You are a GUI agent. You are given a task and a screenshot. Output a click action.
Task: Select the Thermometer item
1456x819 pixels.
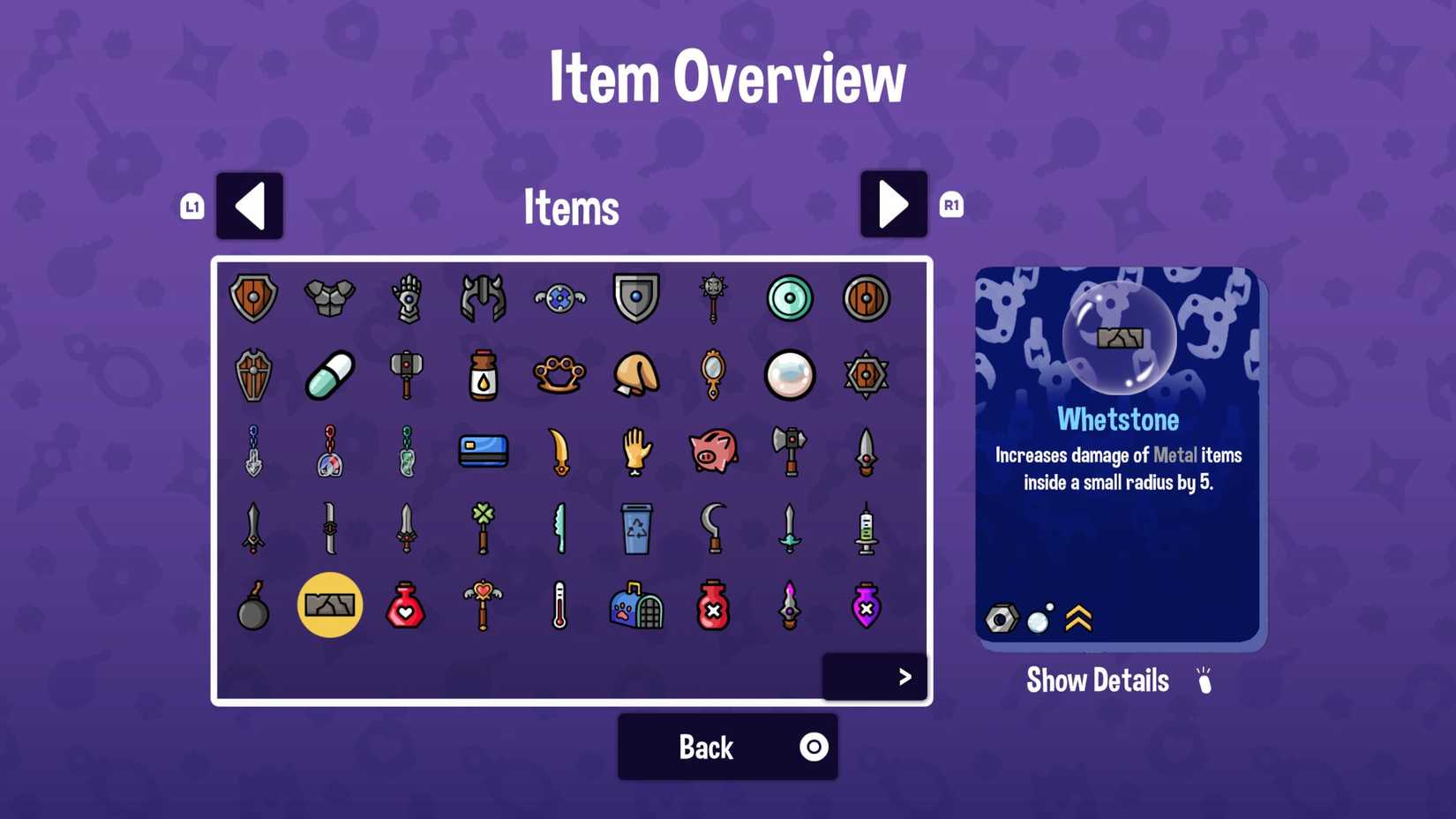coord(559,605)
